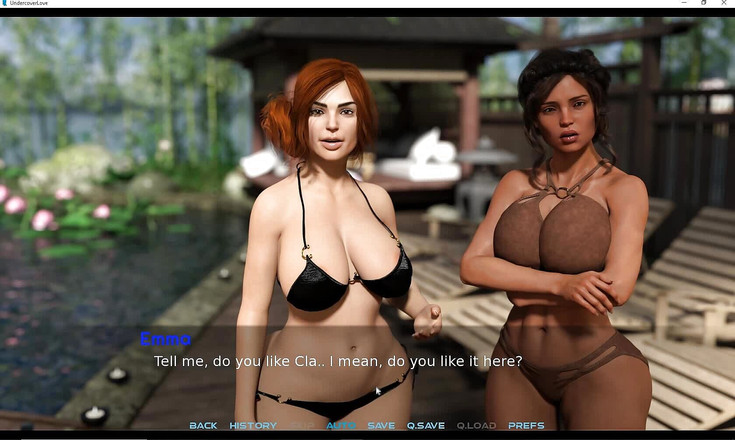
Task: Open the Prefs settings menu
Action: (x=526, y=426)
